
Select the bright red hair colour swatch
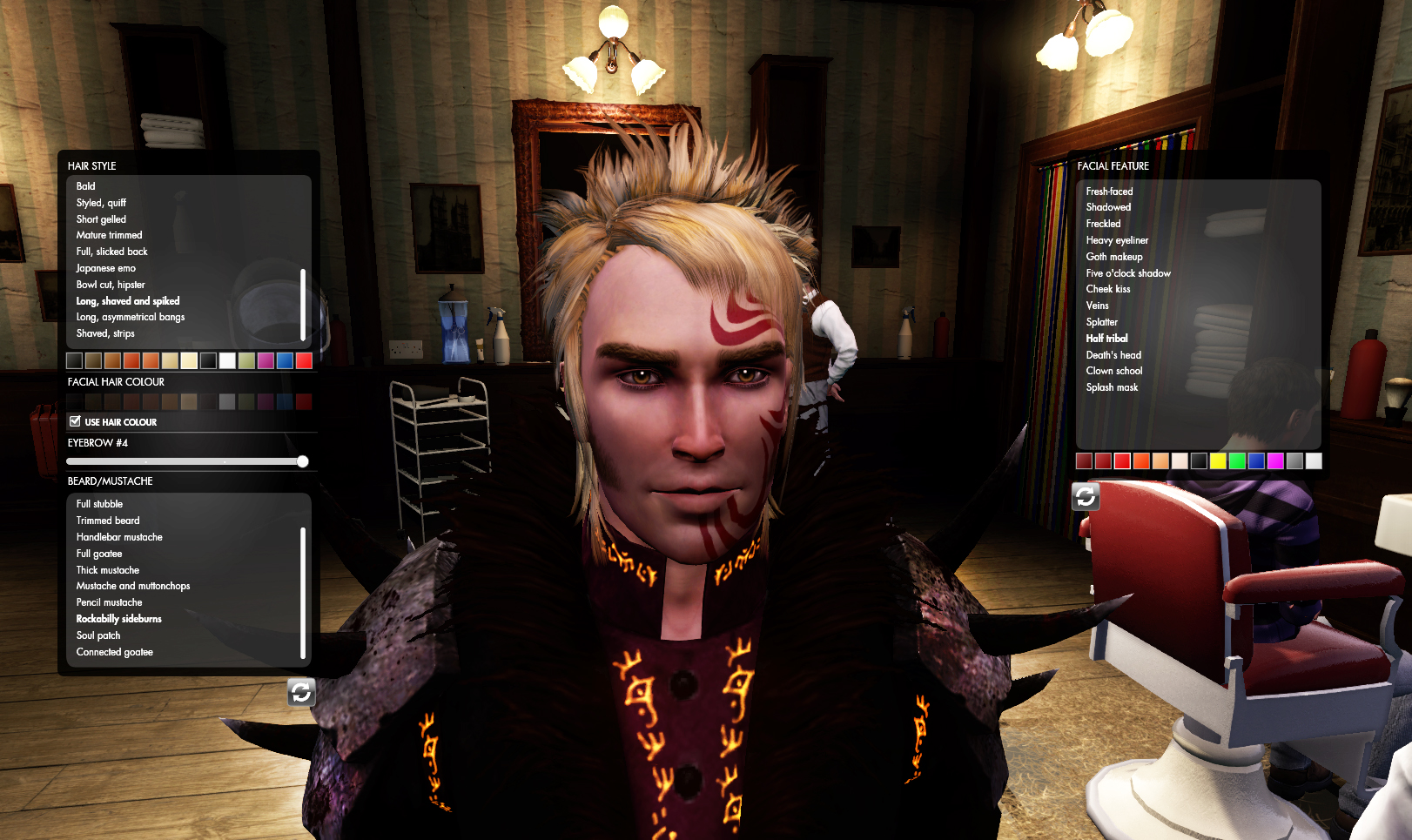pyautogui.click(x=304, y=360)
